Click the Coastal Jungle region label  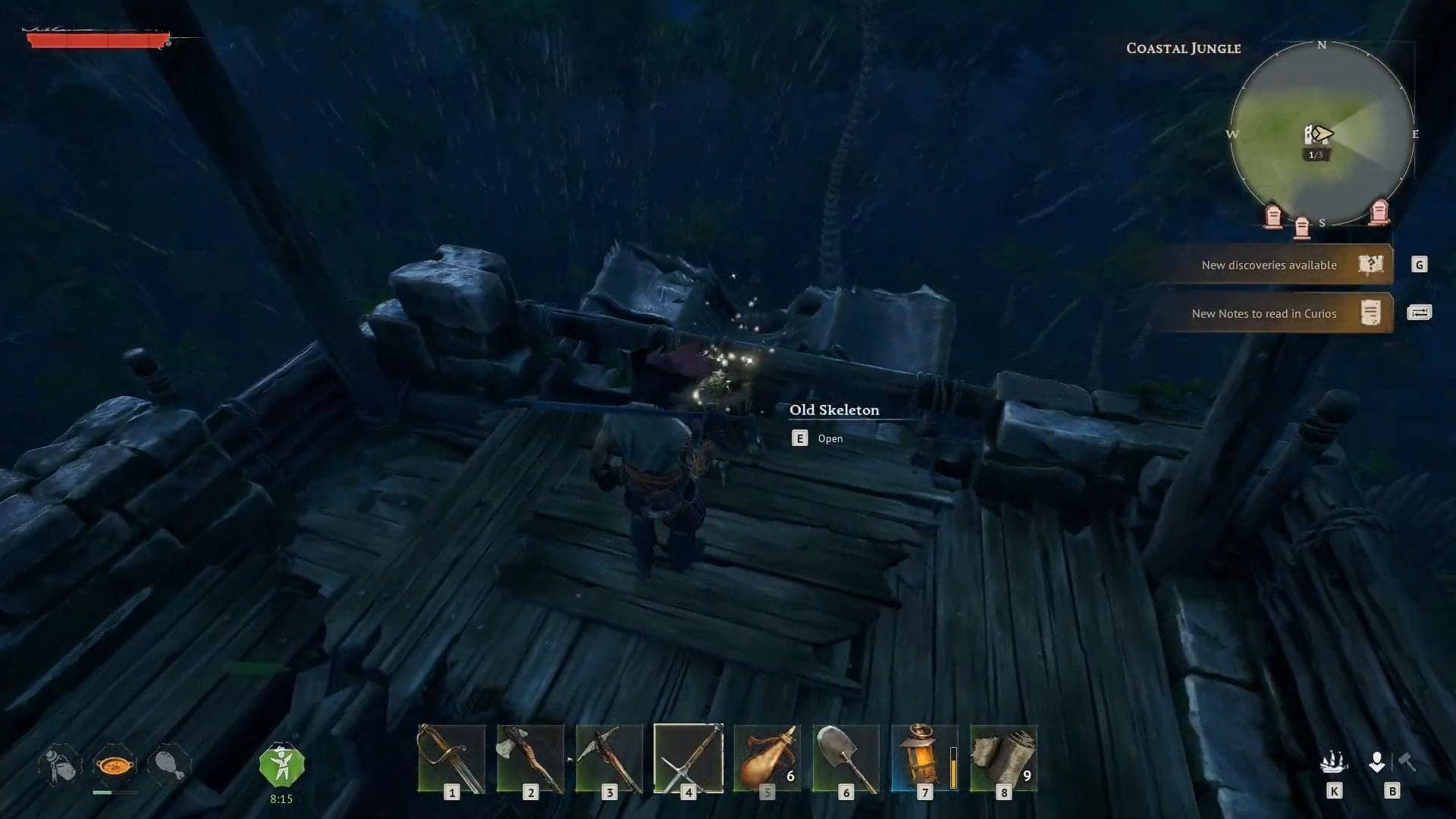1184,48
